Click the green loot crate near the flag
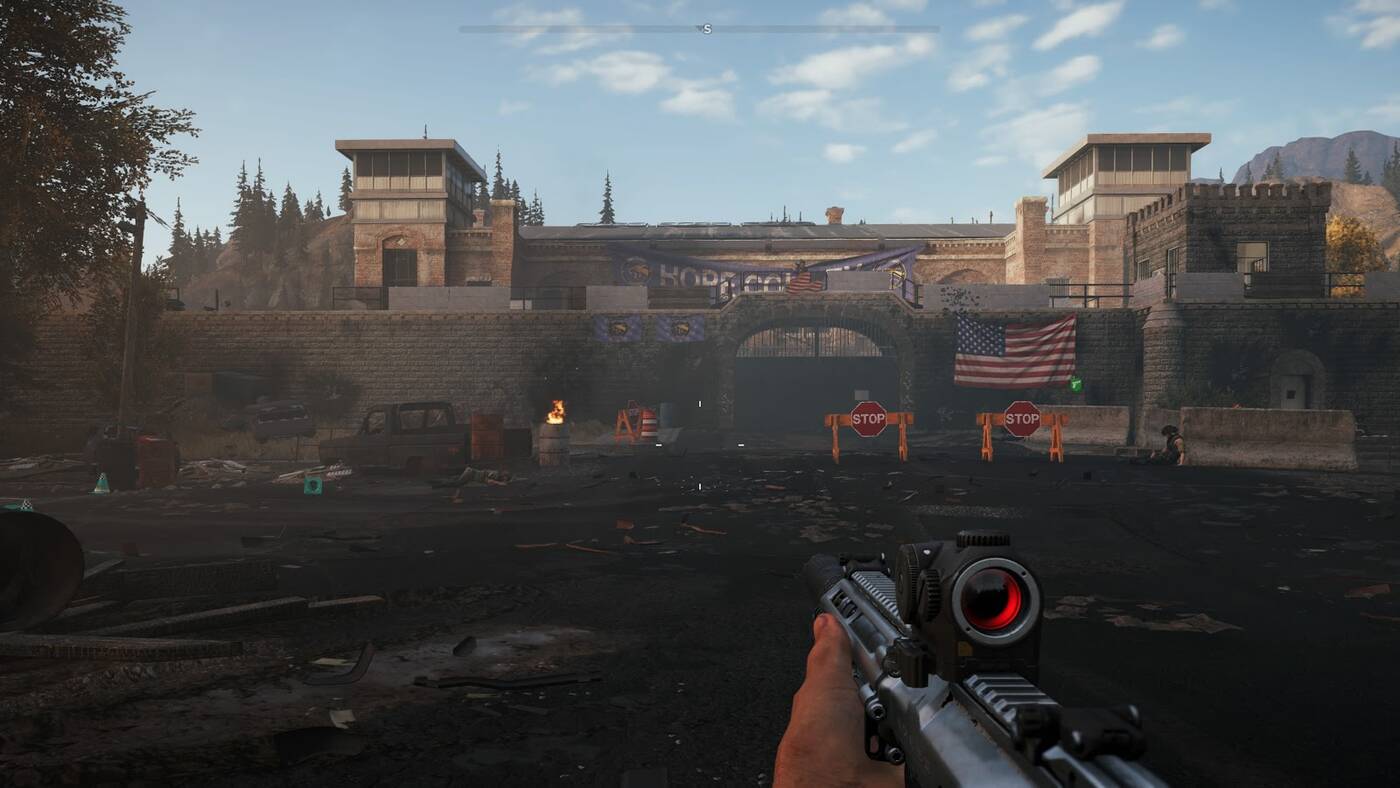 [x=1076, y=383]
